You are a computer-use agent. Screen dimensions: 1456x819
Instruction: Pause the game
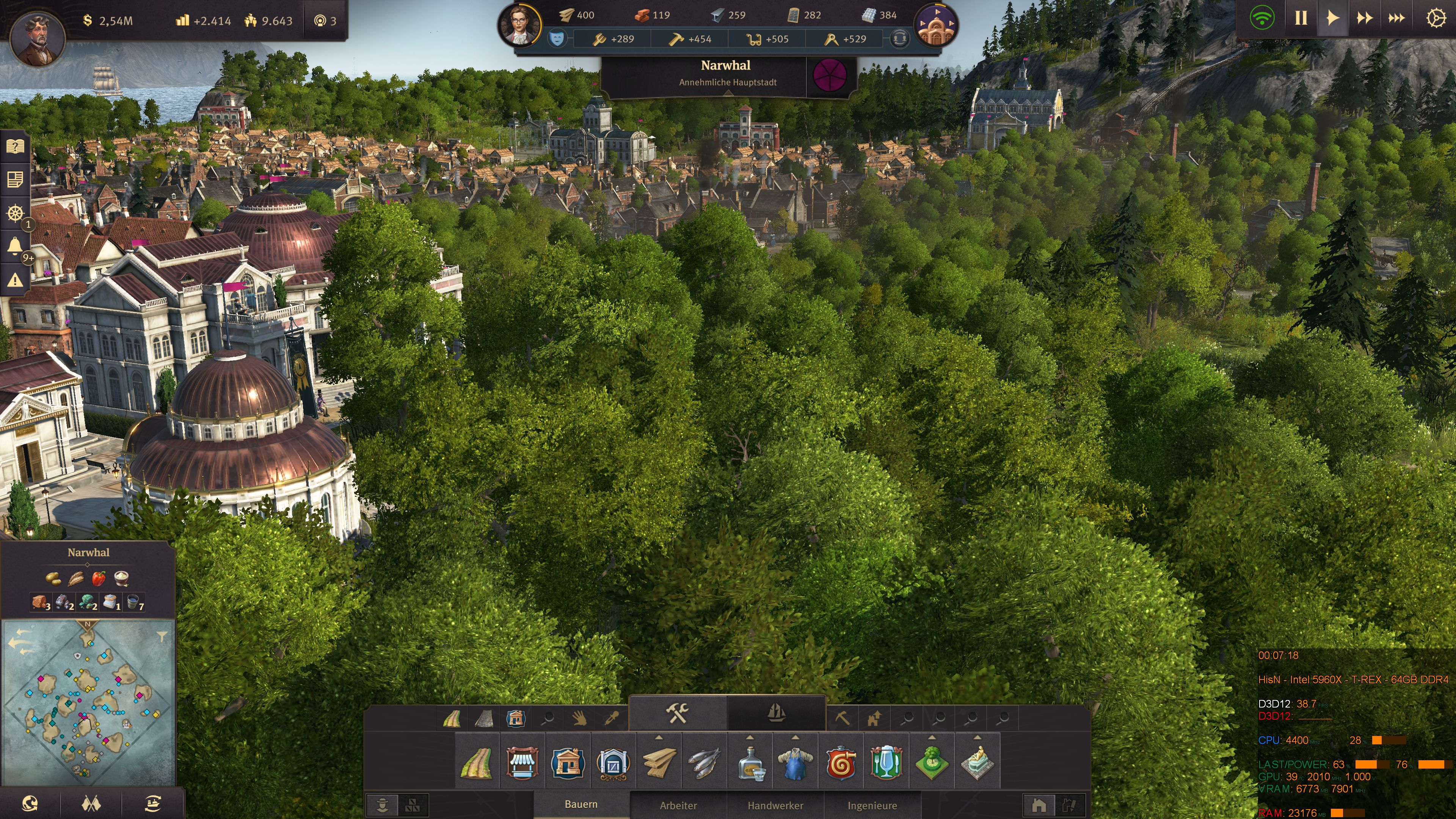click(x=1301, y=19)
